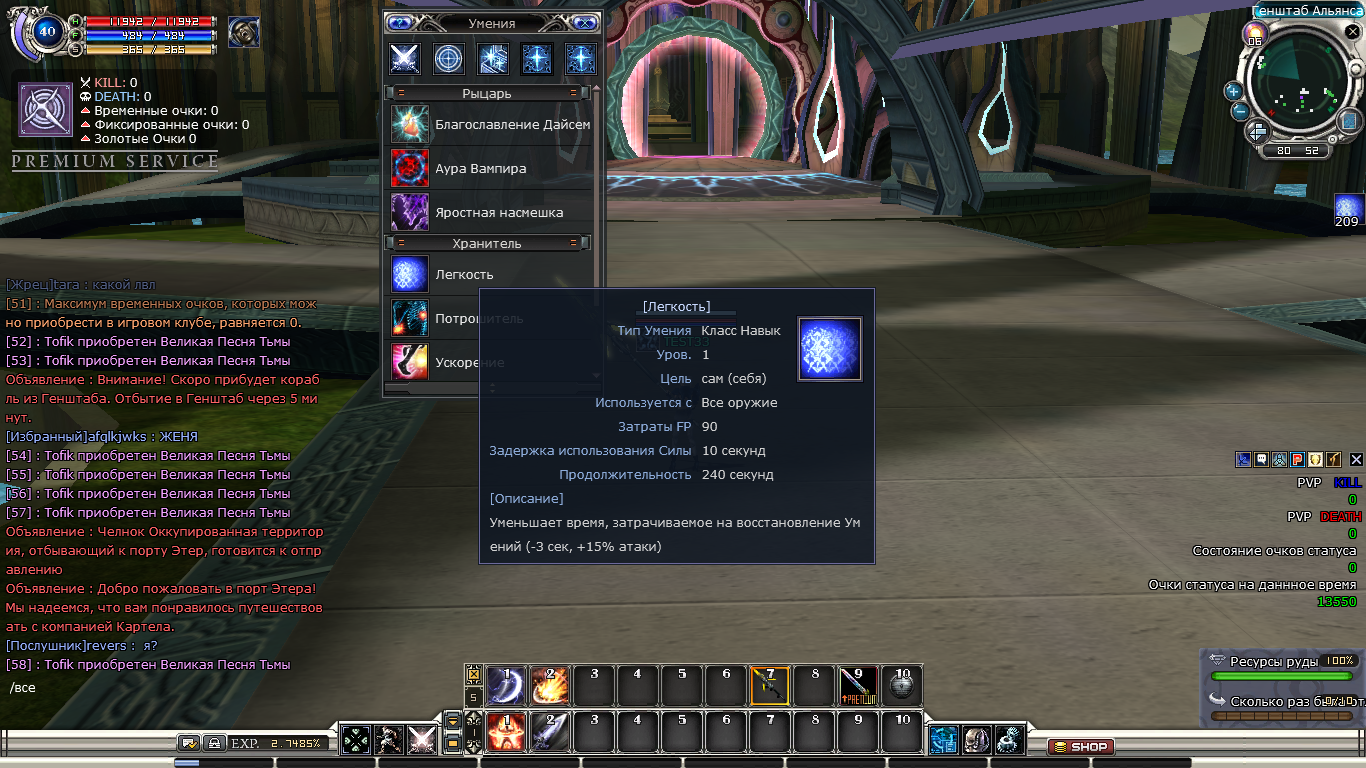Click the Легкость buff icon showing 209

point(1349,207)
